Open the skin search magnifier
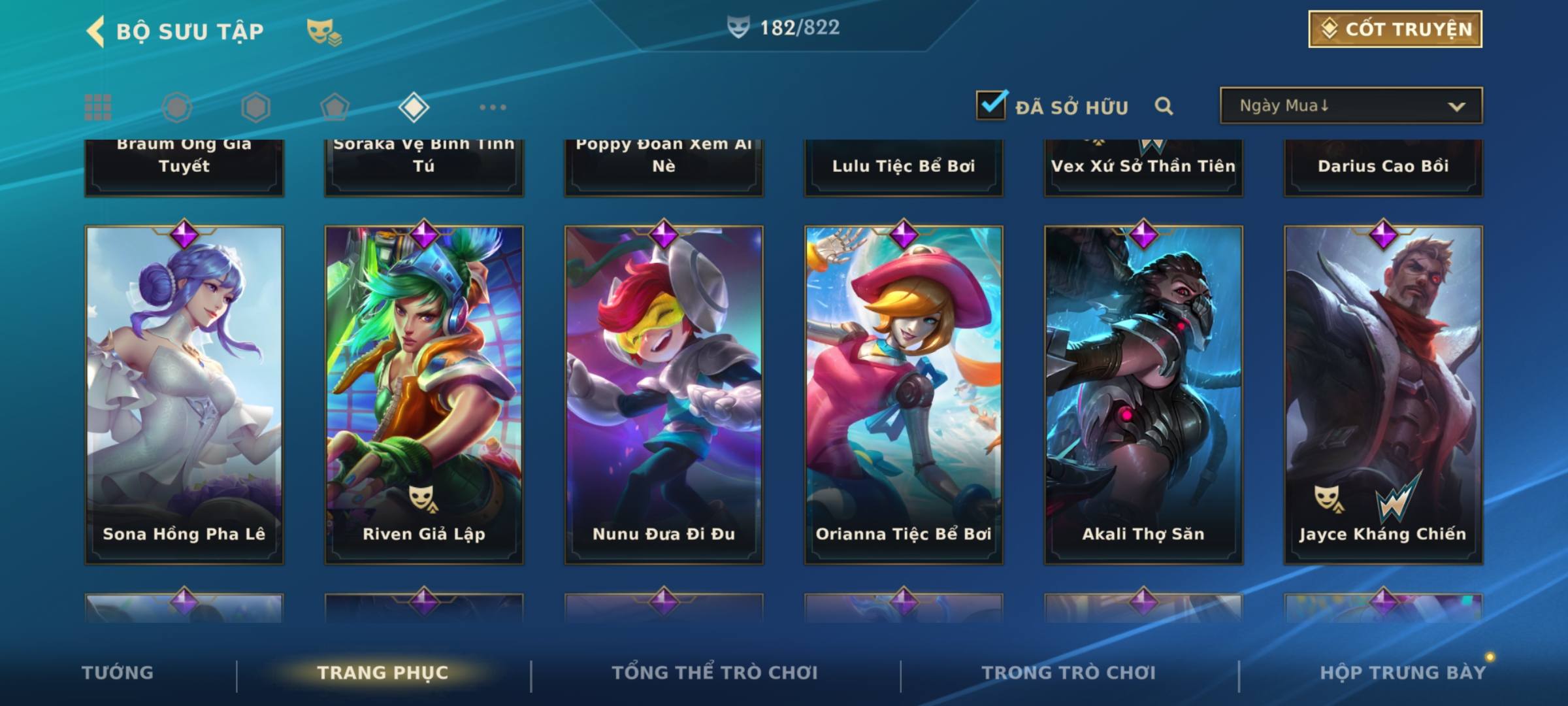The height and width of the screenshot is (706, 1568). click(1164, 106)
